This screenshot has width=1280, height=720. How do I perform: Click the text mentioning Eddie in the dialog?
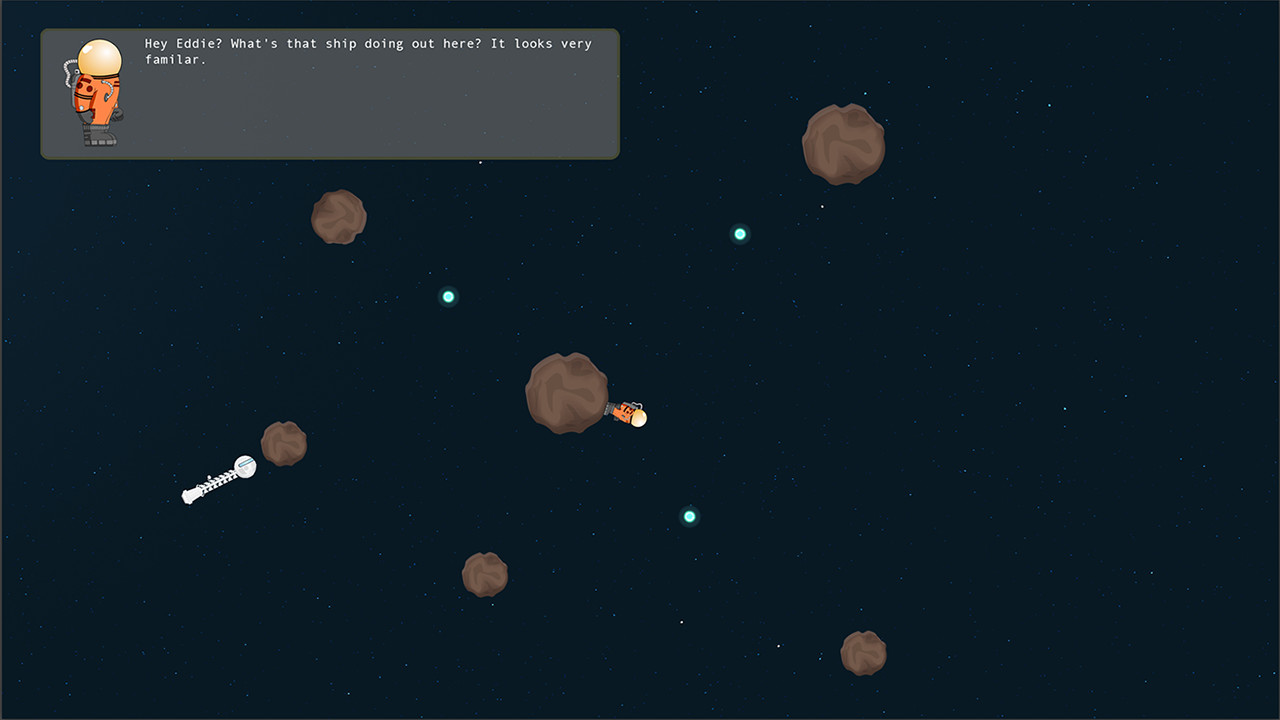coord(183,43)
